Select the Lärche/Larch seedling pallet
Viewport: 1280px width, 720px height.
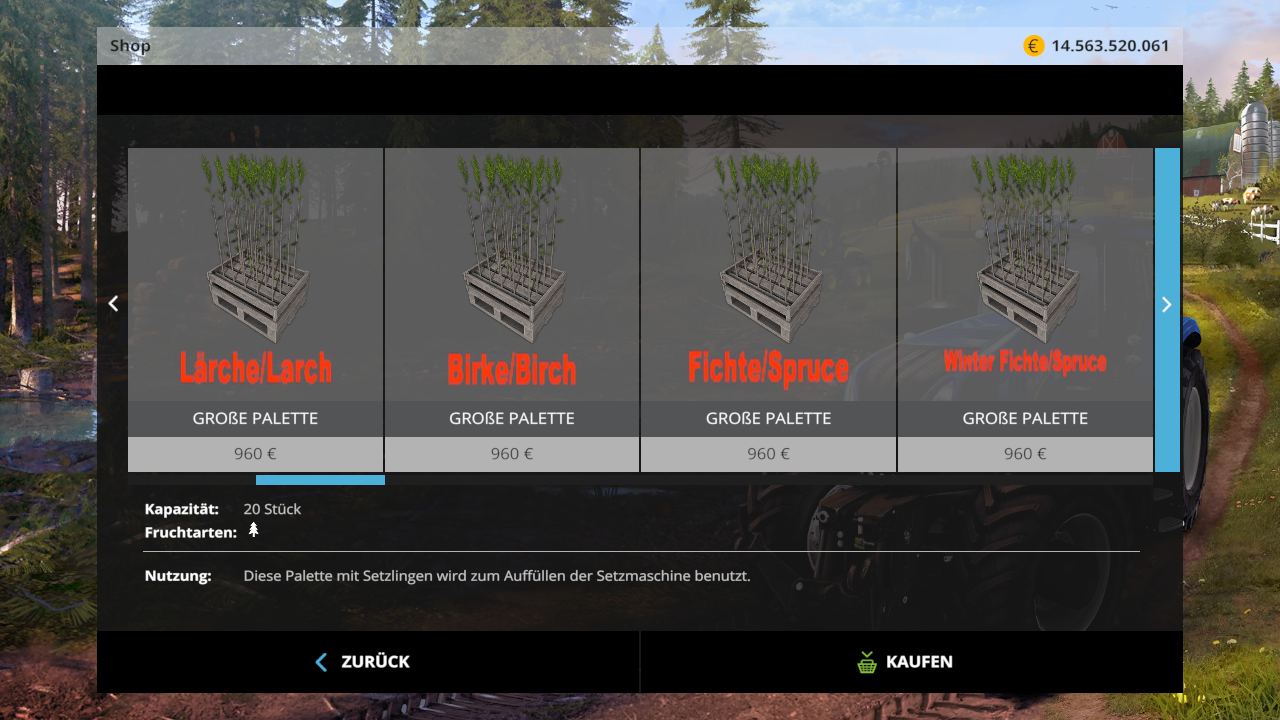tap(255, 290)
